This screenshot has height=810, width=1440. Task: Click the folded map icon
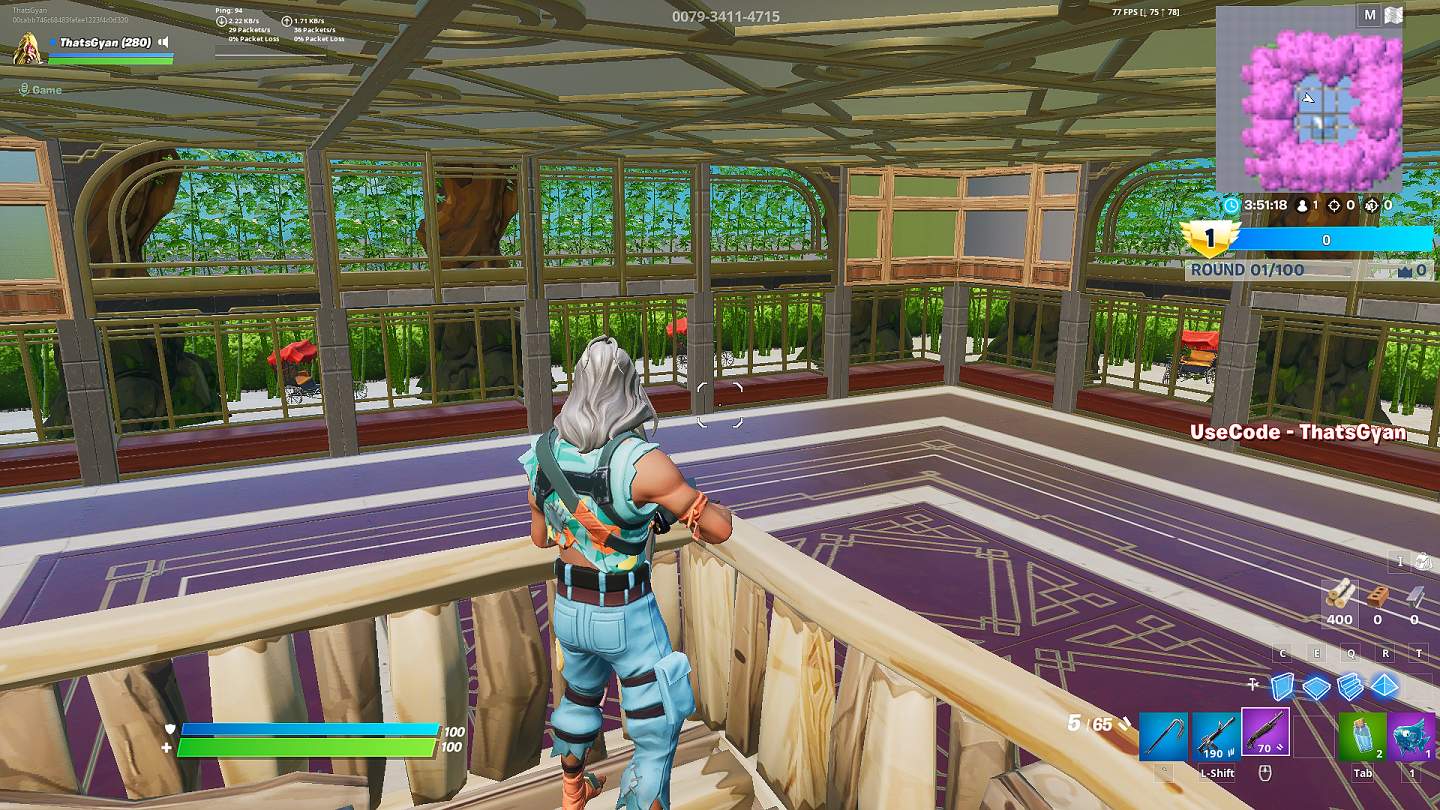click(1394, 15)
